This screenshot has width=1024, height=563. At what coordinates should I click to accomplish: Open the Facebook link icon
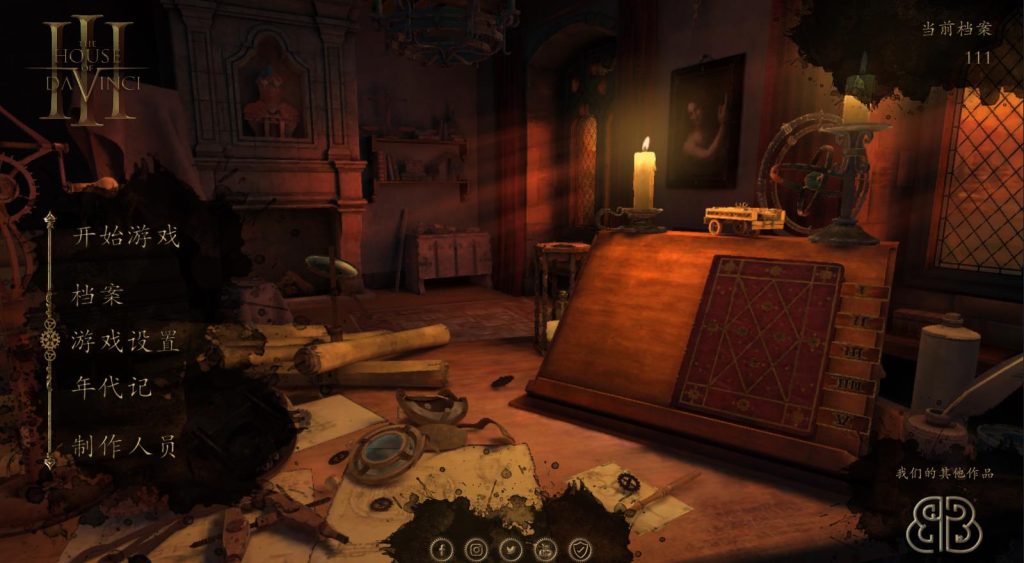tap(442, 549)
